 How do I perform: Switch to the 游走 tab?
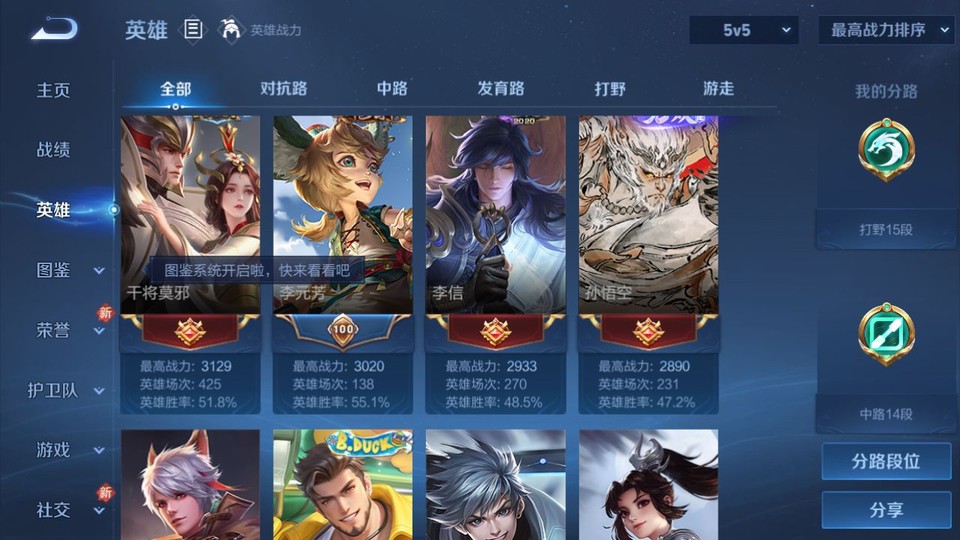(718, 88)
